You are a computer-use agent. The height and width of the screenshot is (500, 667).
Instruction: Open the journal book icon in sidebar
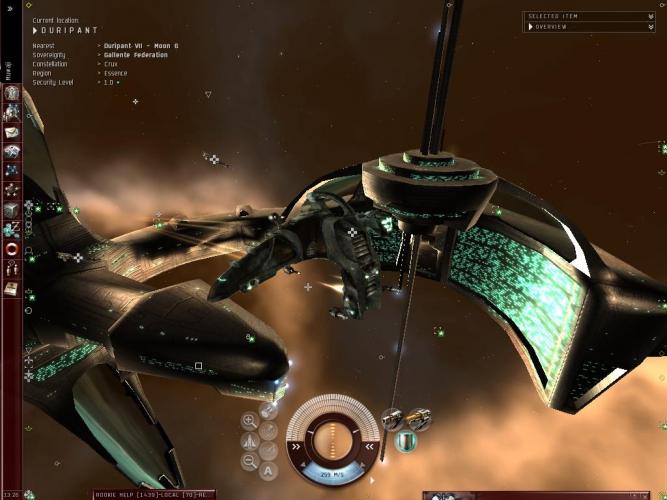coord(12,288)
